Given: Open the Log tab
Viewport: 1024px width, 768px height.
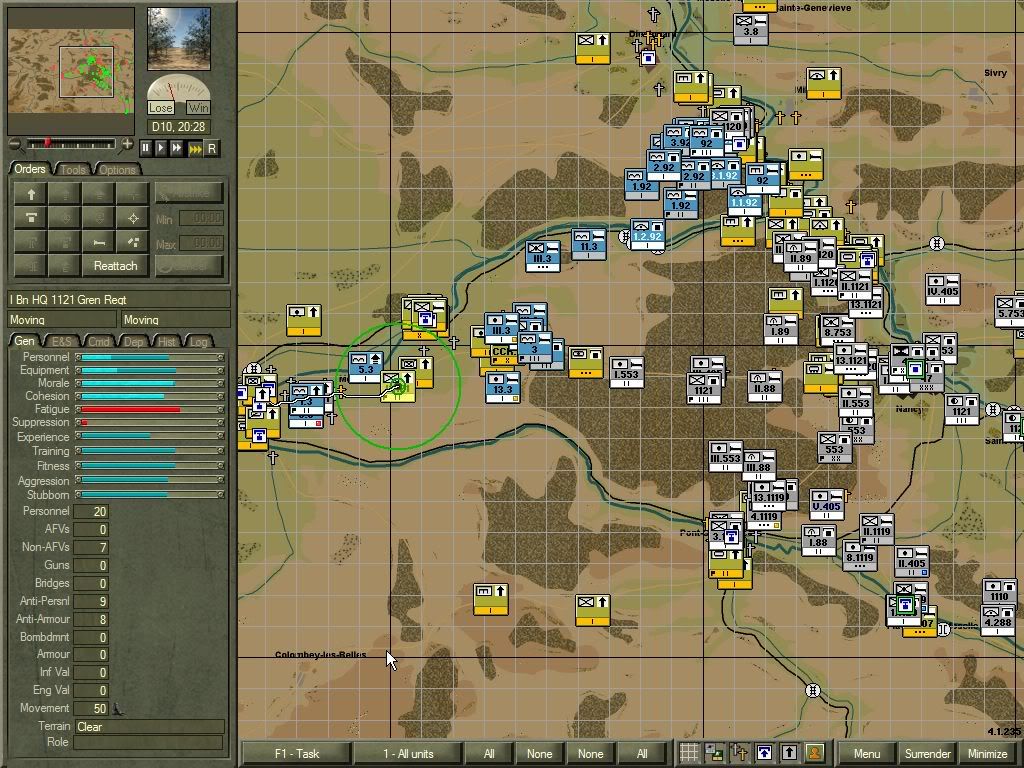Looking at the screenshot, I should [x=199, y=342].
